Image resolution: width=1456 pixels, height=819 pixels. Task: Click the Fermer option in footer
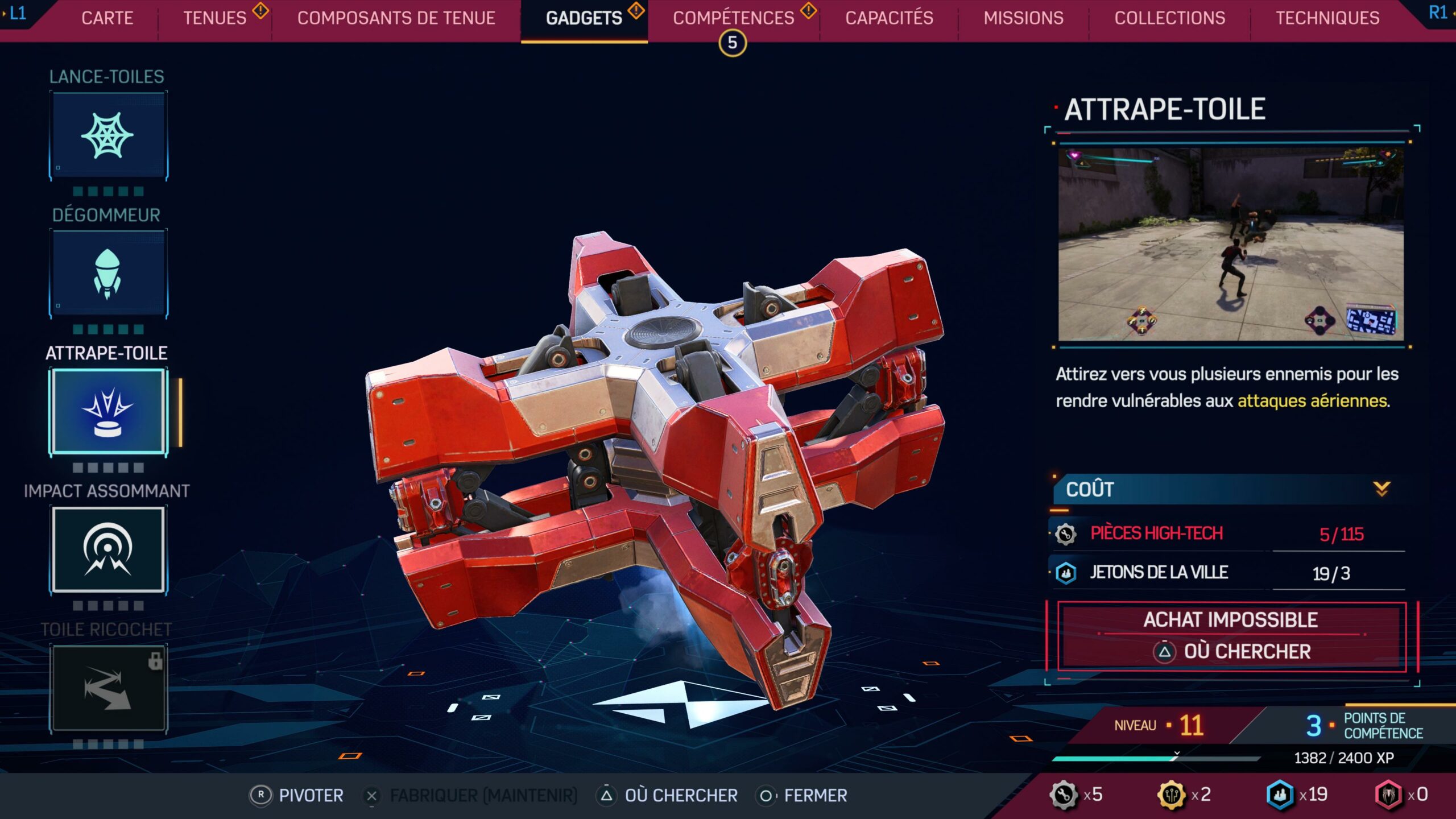802,795
